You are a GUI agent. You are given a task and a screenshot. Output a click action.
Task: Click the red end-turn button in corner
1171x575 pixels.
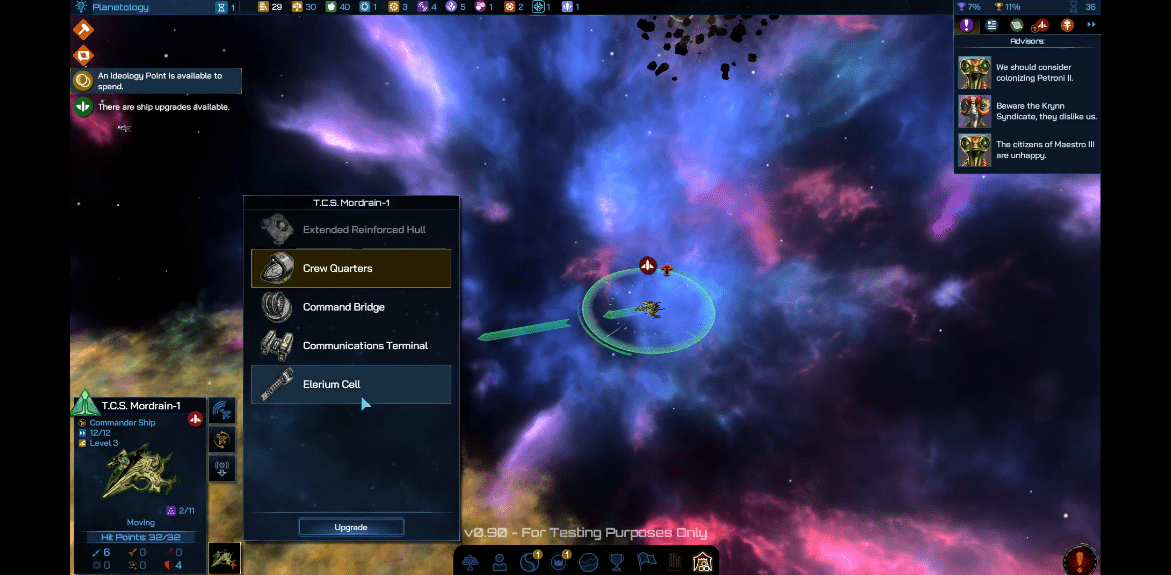1080,560
